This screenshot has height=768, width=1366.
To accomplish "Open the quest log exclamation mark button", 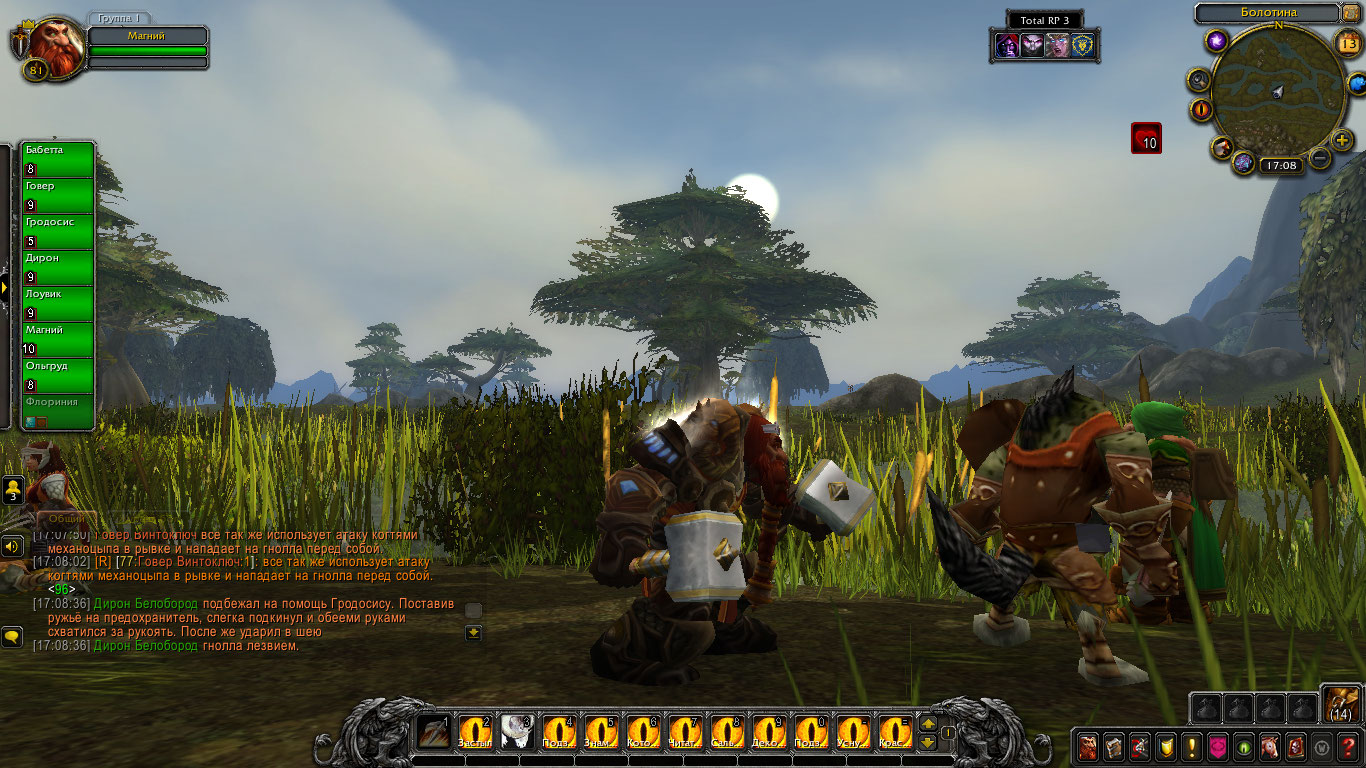I will point(1192,747).
